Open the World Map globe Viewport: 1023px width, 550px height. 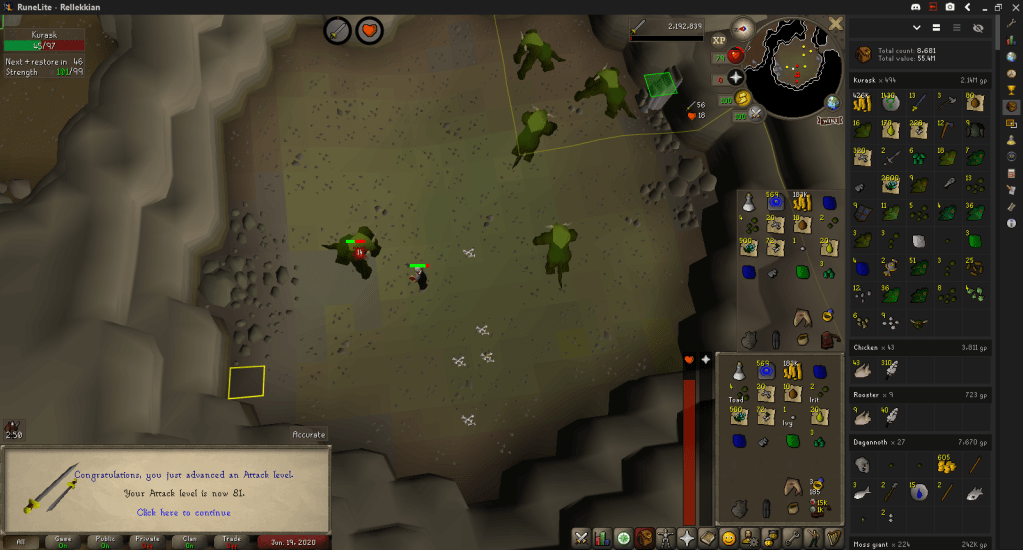[x=833, y=103]
